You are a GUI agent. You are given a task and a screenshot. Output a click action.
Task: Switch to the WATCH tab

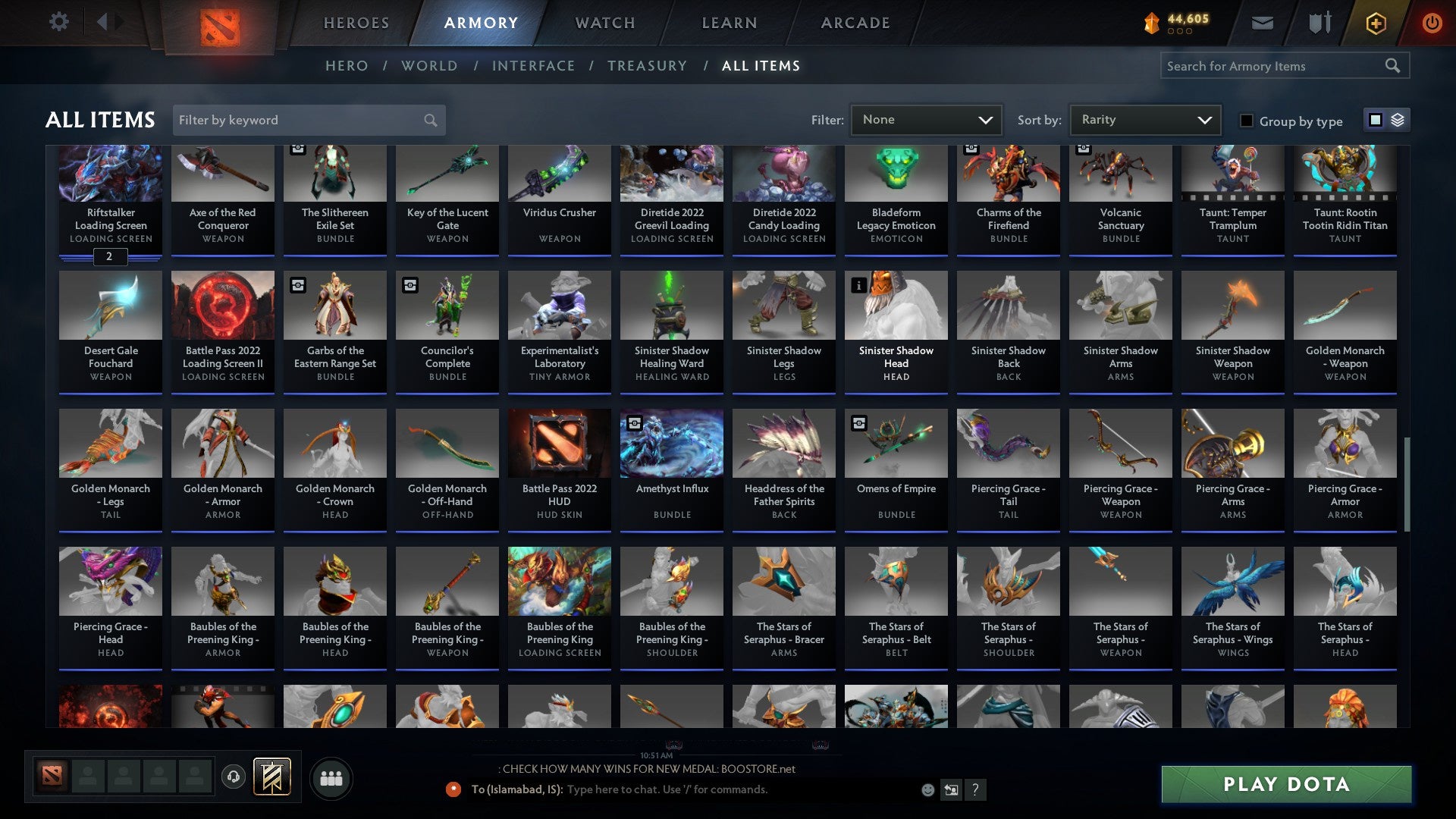pos(604,23)
